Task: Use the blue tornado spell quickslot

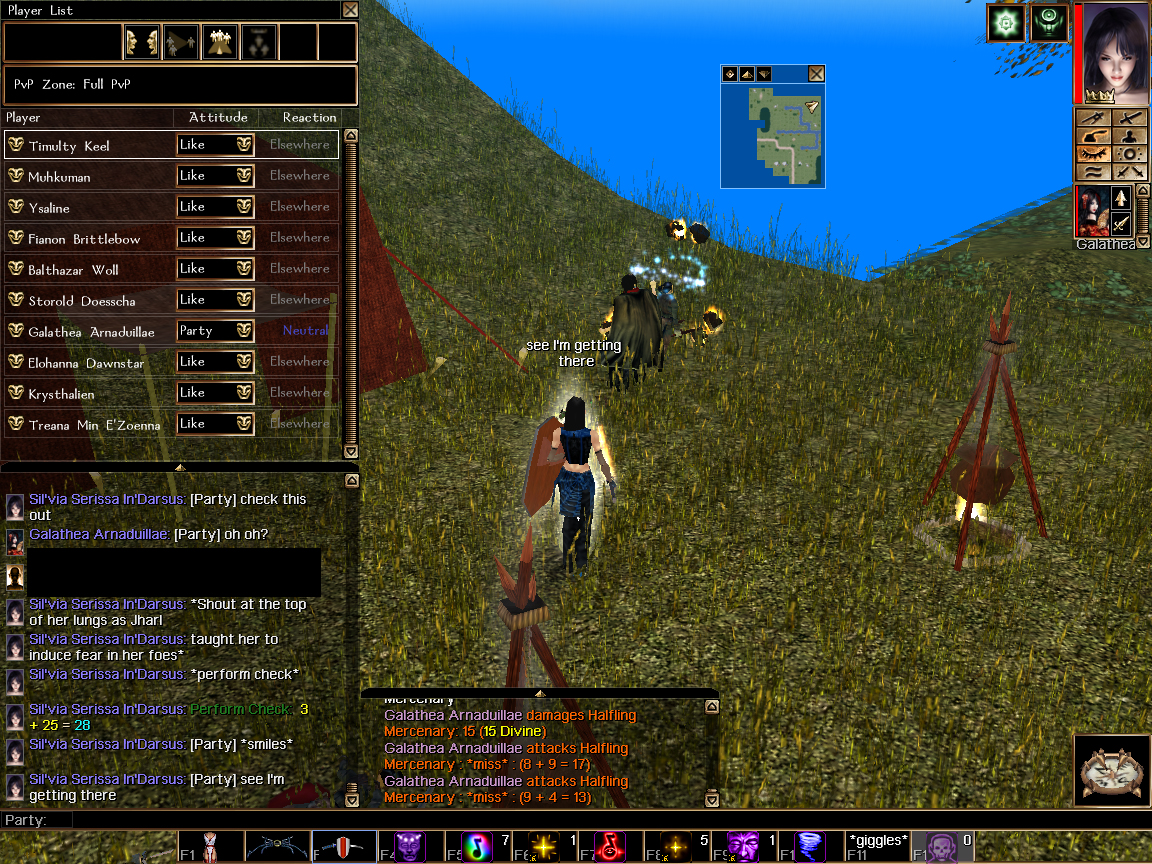Action: [x=810, y=846]
